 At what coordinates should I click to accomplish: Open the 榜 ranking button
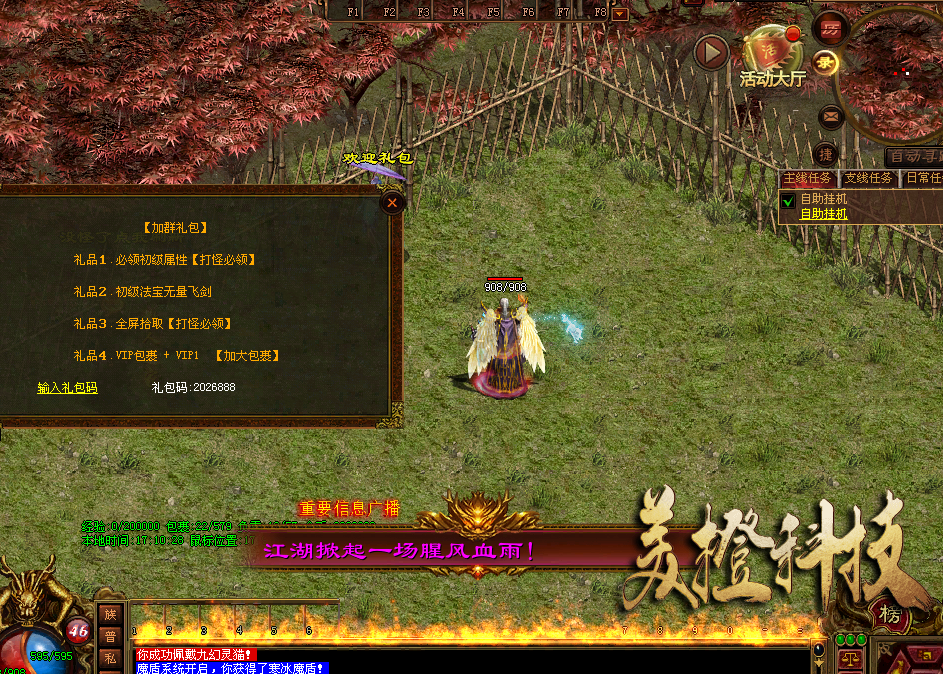[884, 613]
